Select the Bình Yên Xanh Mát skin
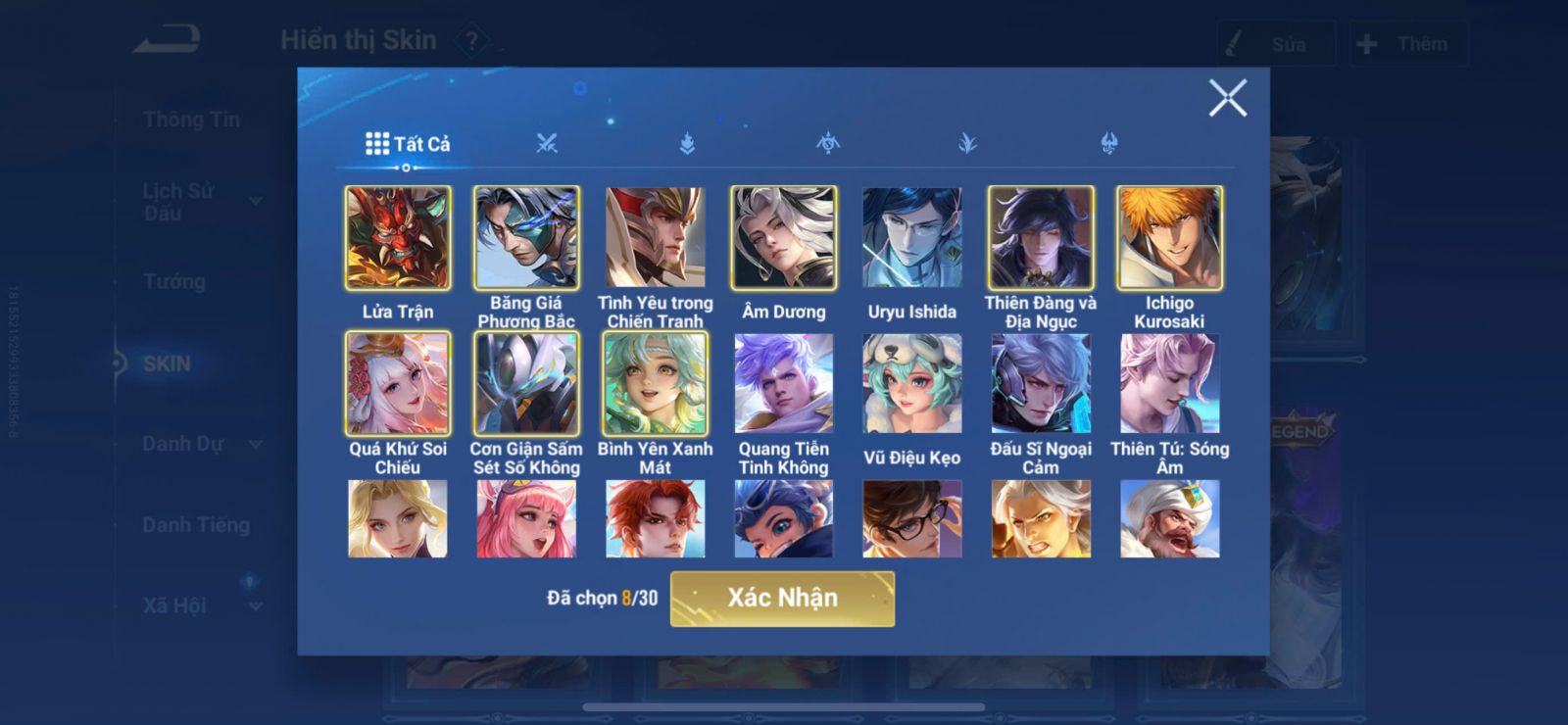The image size is (1568, 725). point(655,383)
